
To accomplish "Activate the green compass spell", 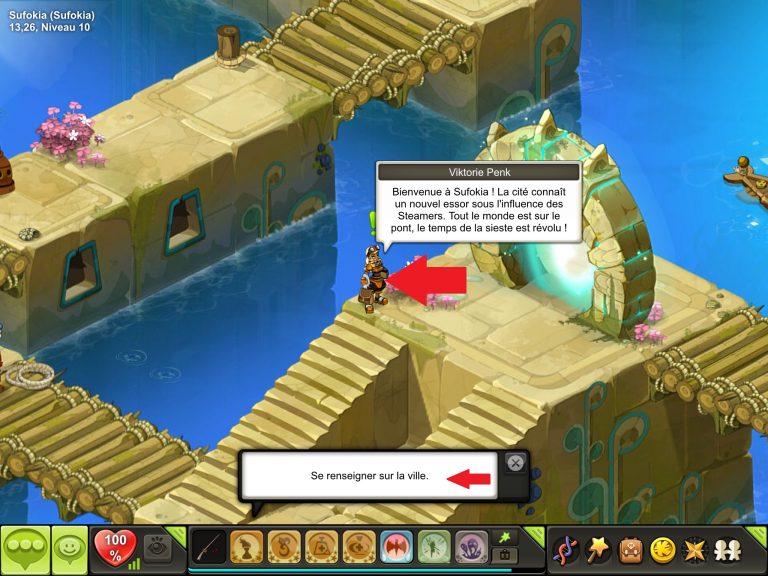I will tap(434, 548).
